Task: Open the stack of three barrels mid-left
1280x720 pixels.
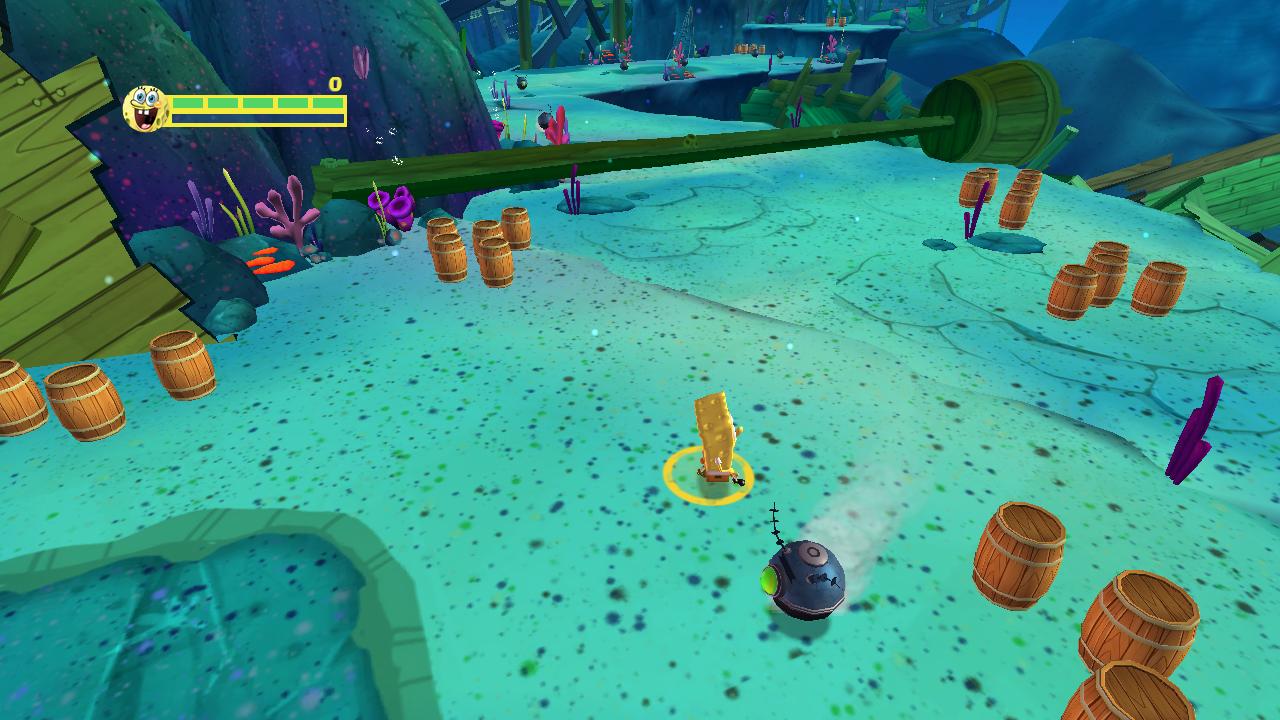Action: point(480,245)
